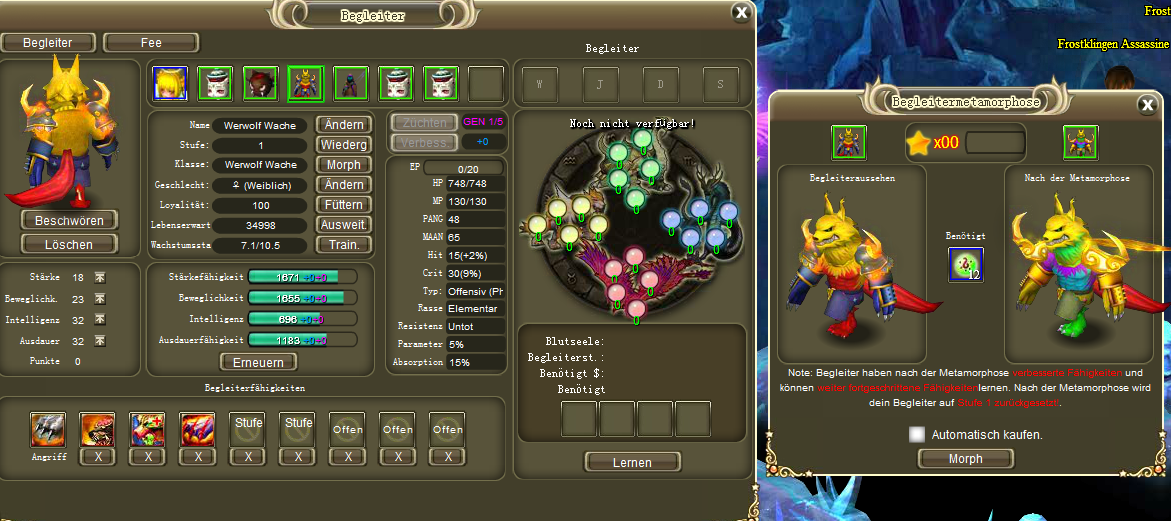Screen dimensions: 1171x521
Task: Click the required green material item icon
Action: [x=965, y=264]
